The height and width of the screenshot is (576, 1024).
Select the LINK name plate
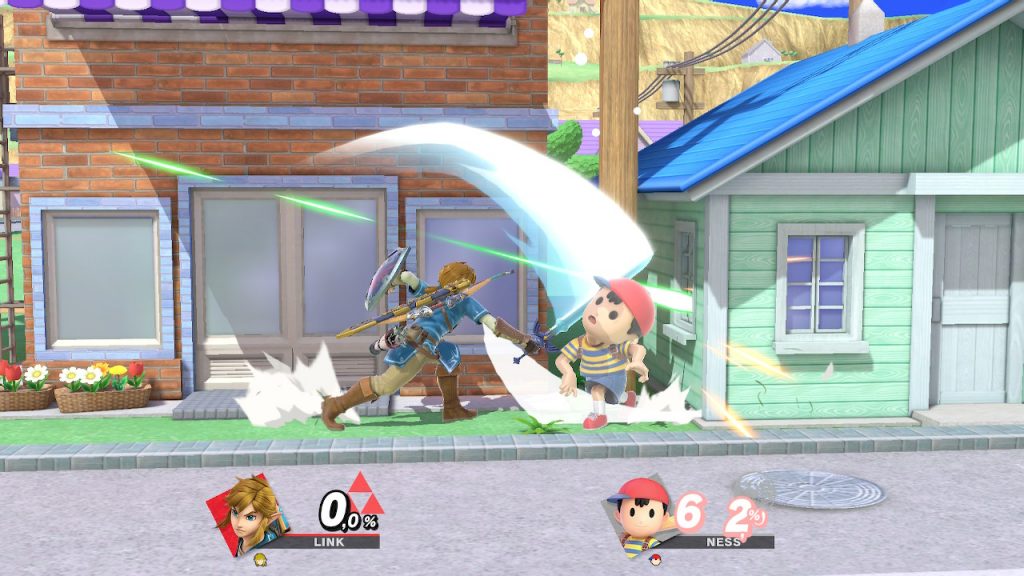click(329, 541)
